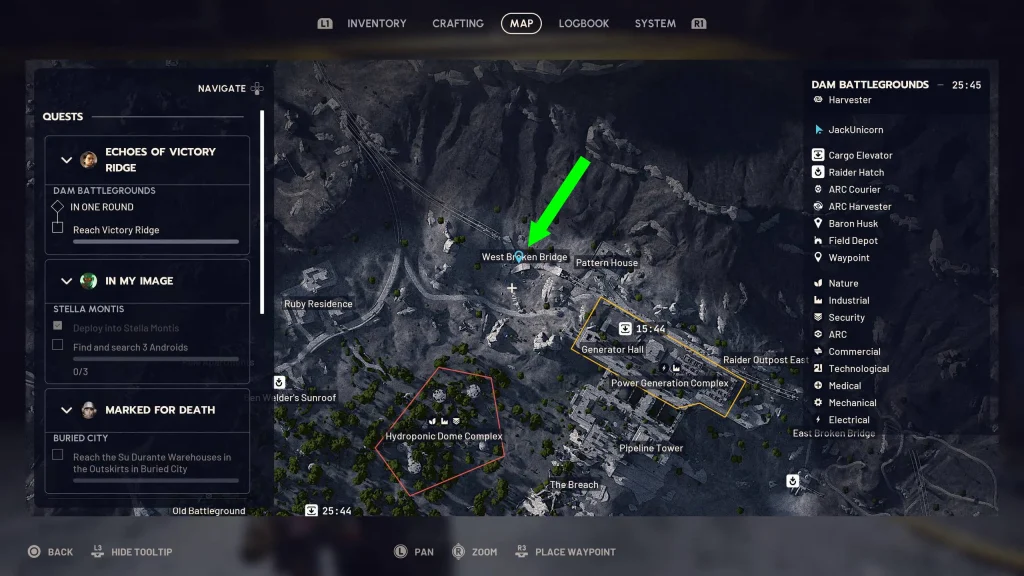This screenshot has height=576, width=1024.
Task: Toggle the Cargo Elevator legend entry
Action: [860, 155]
